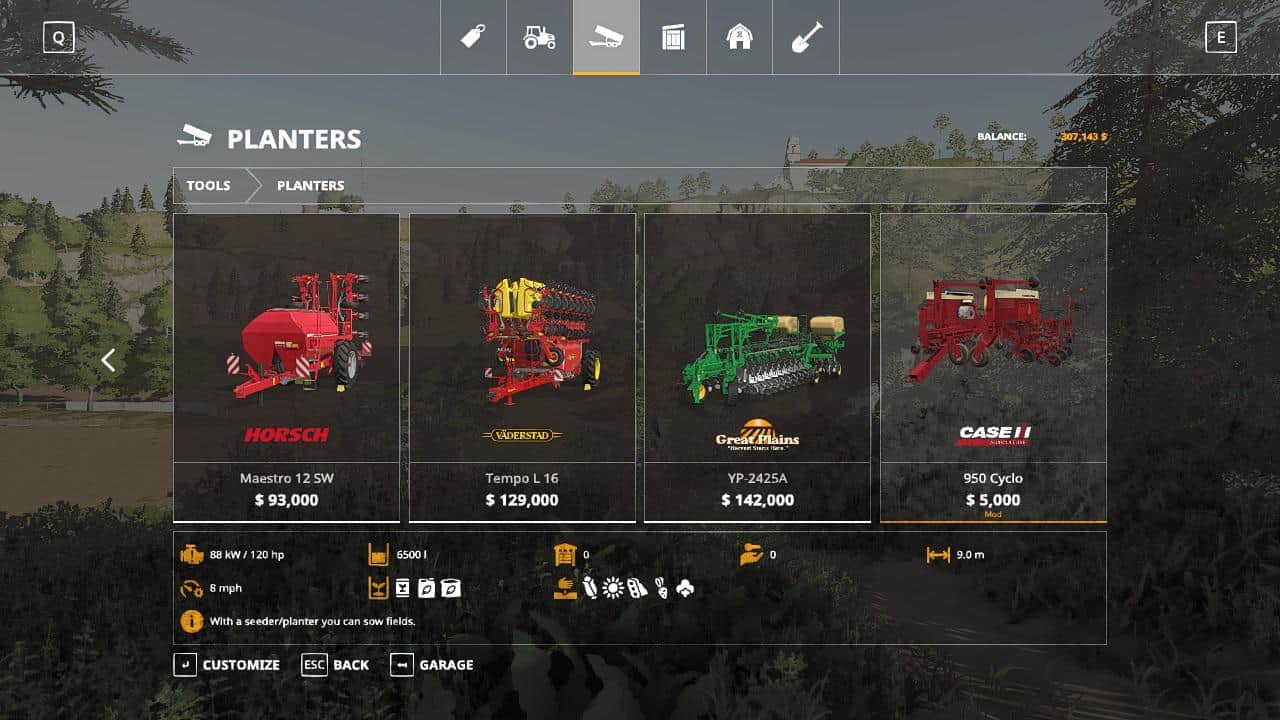Go back using the Back button
The height and width of the screenshot is (720, 1280).
coord(336,665)
